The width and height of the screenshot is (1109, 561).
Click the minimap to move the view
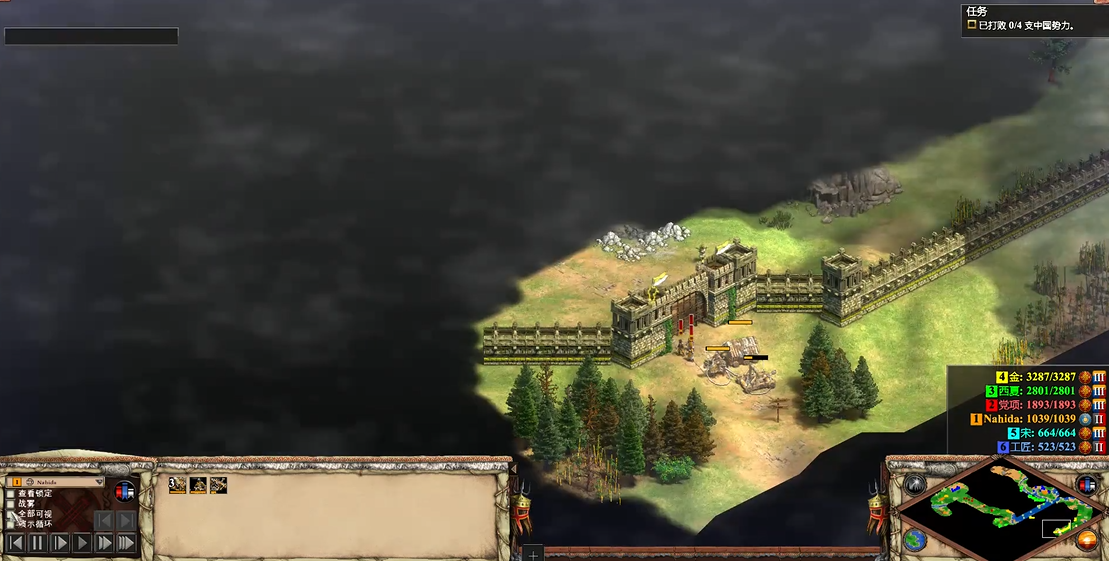click(x=1000, y=507)
